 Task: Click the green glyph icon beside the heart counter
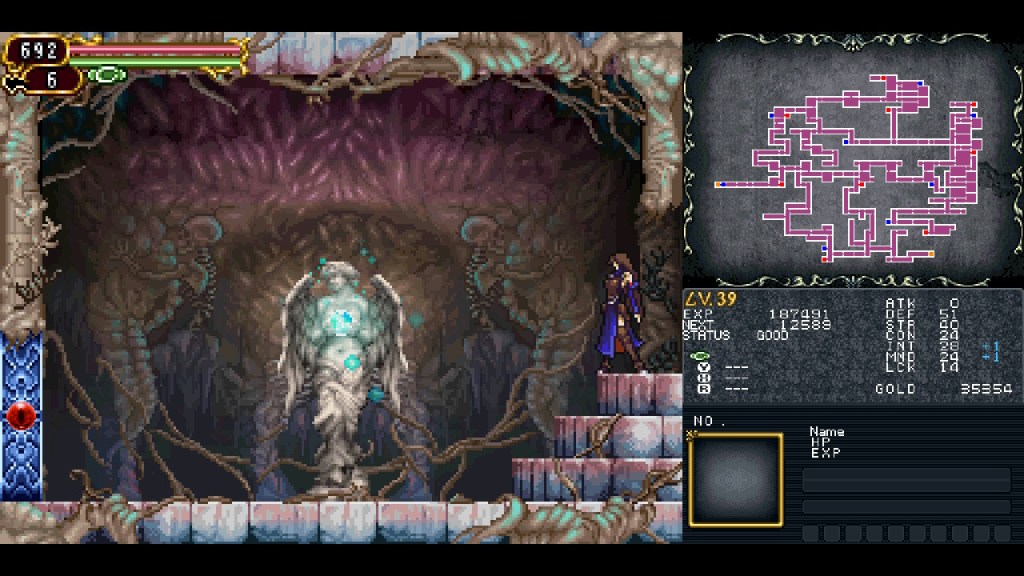coord(106,75)
